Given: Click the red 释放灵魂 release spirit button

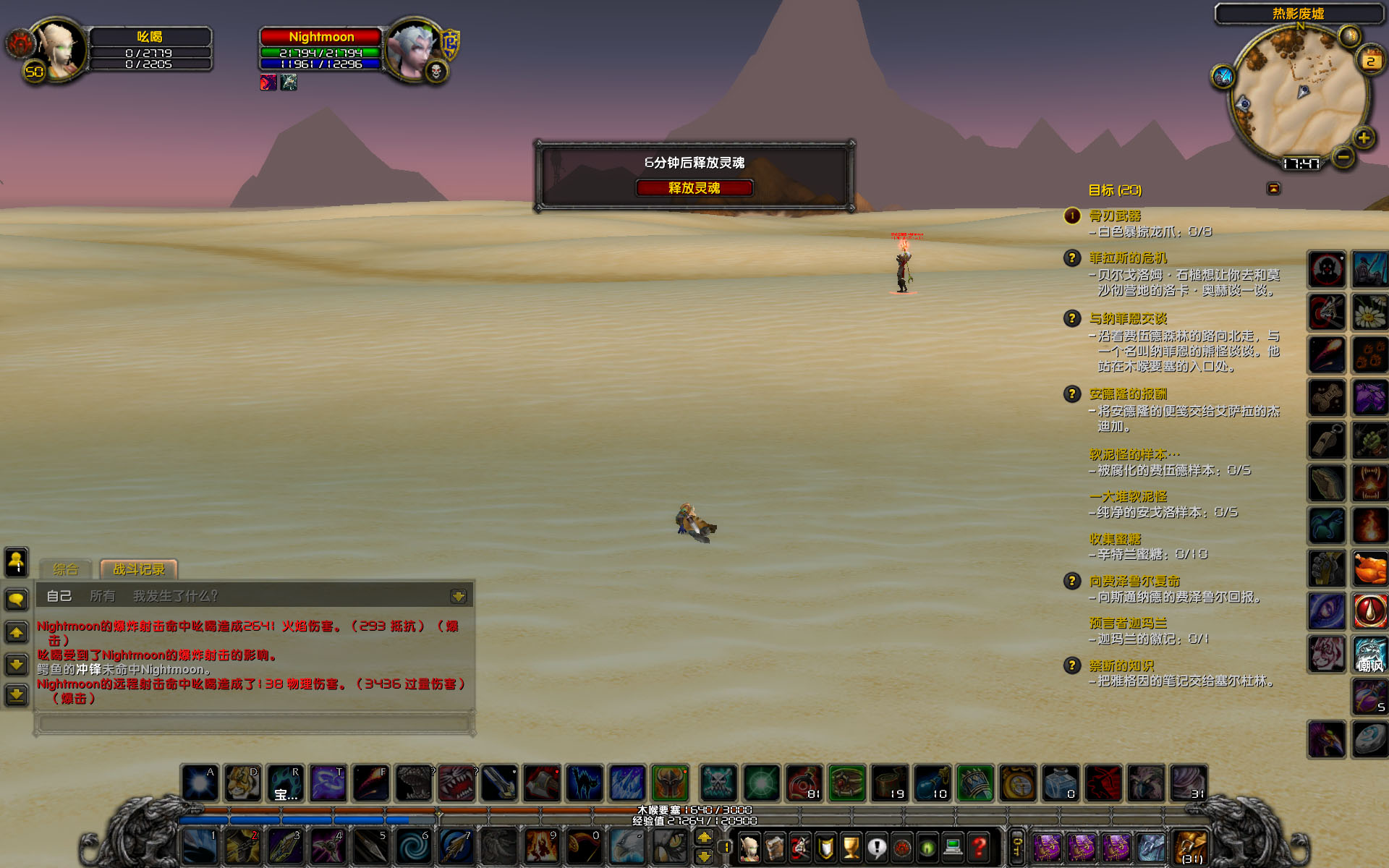Looking at the screenshot, I should [694, 188].
